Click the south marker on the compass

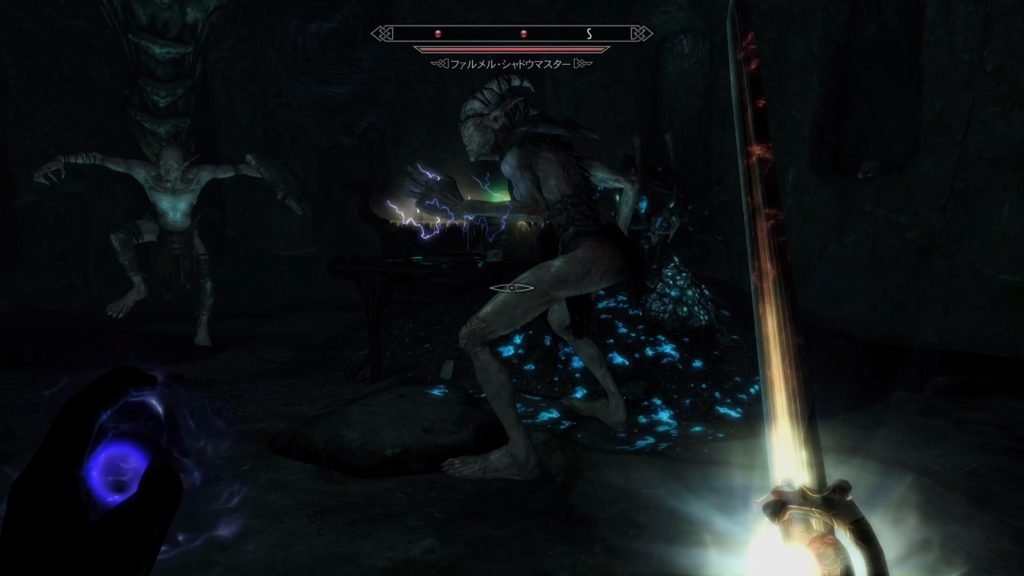589,33
